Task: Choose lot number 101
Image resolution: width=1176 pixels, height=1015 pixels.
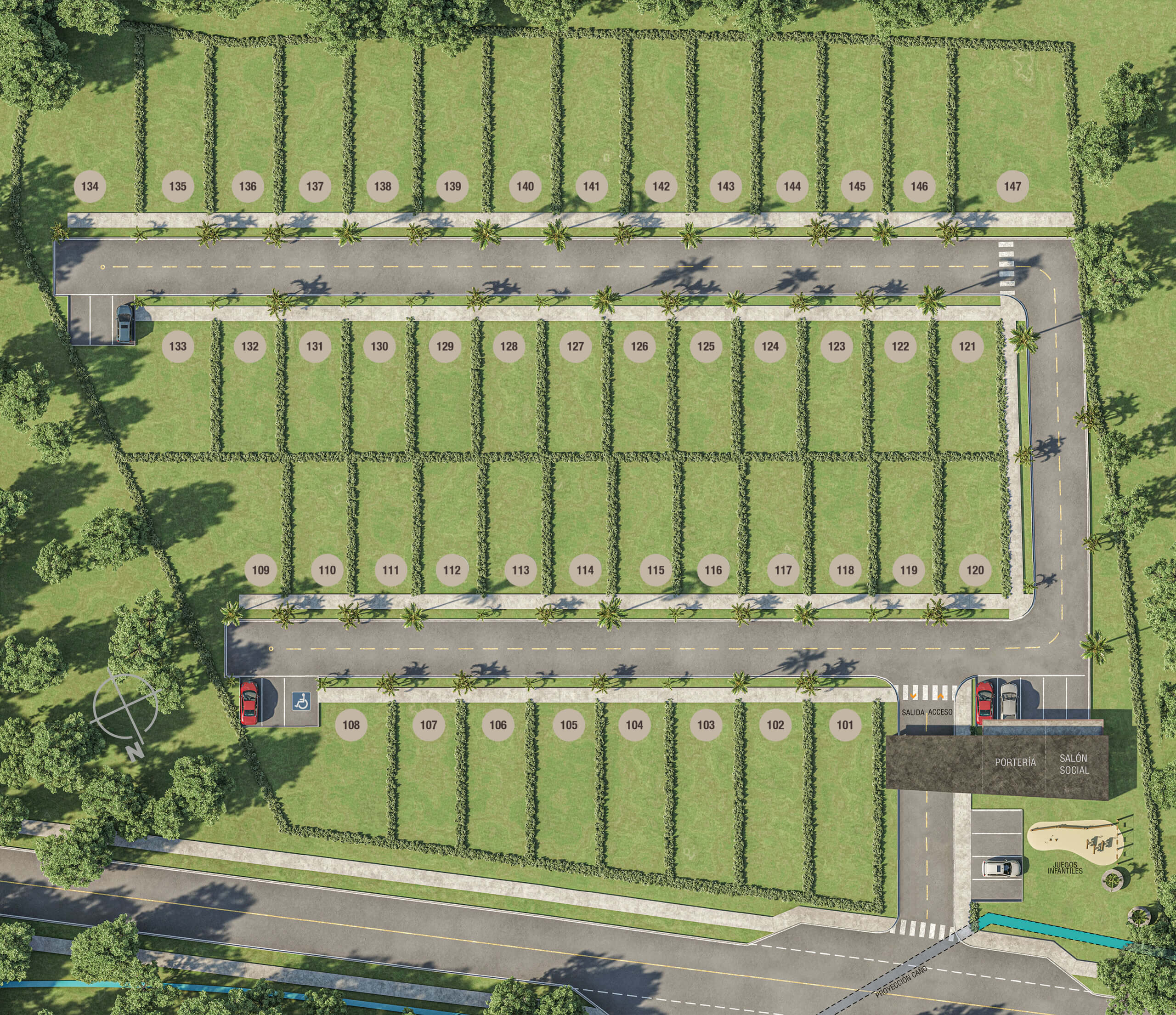Action: point(844,724)
